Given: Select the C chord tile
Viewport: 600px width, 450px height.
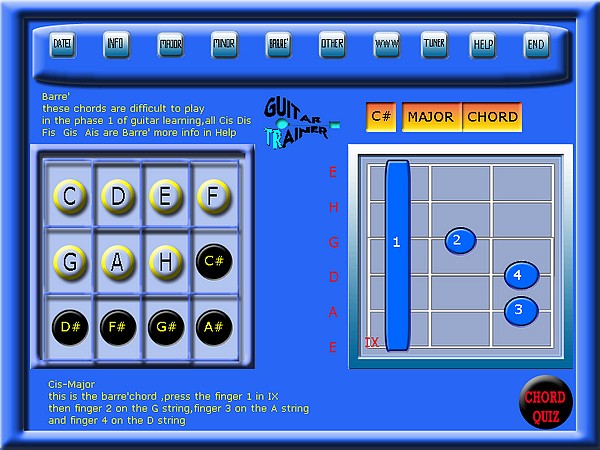Looking at the screenshot, I should coord(69,196).
